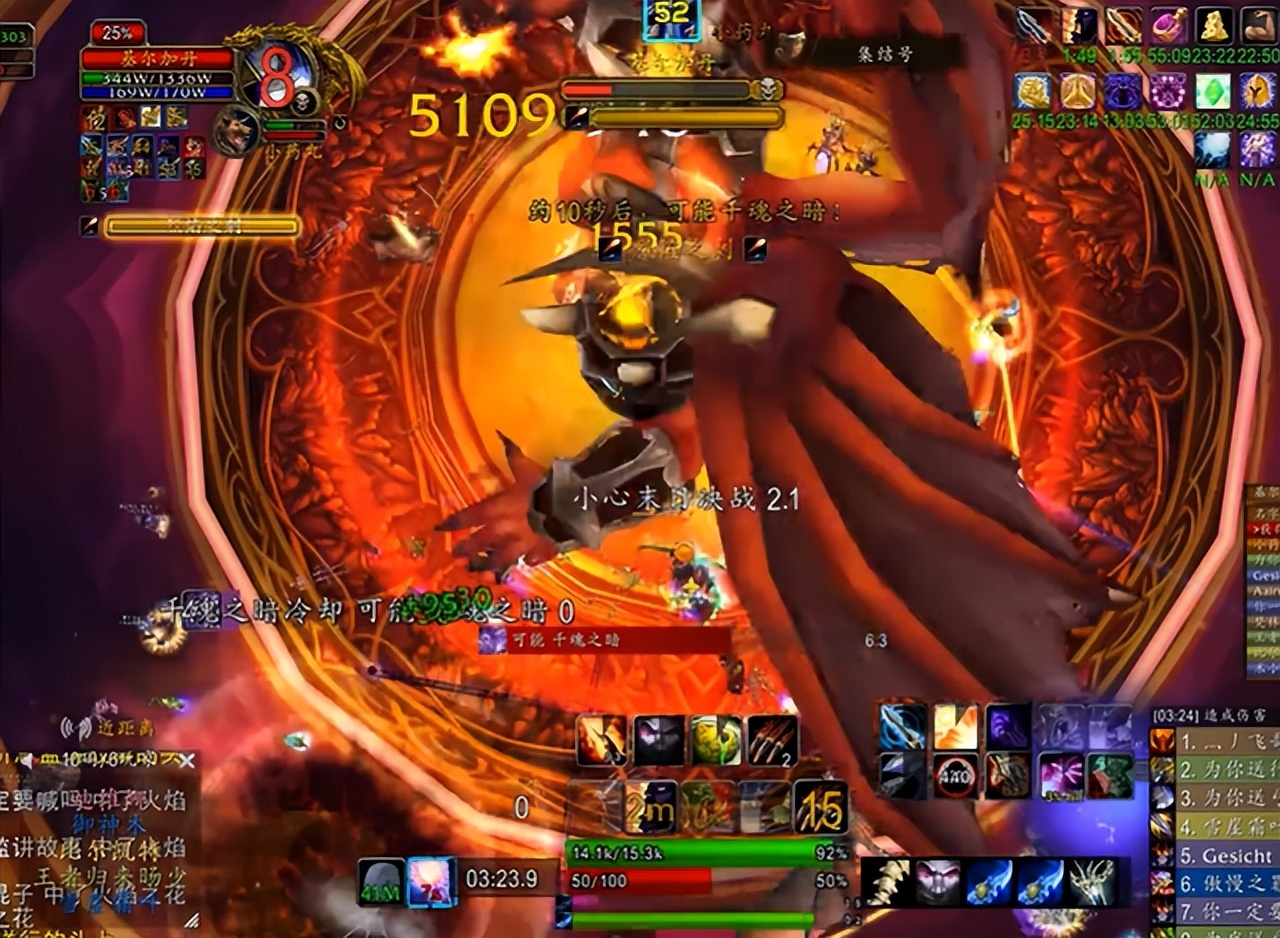Use the dark hooded face ability
1280x938 pixels.
tap(659, 741)
